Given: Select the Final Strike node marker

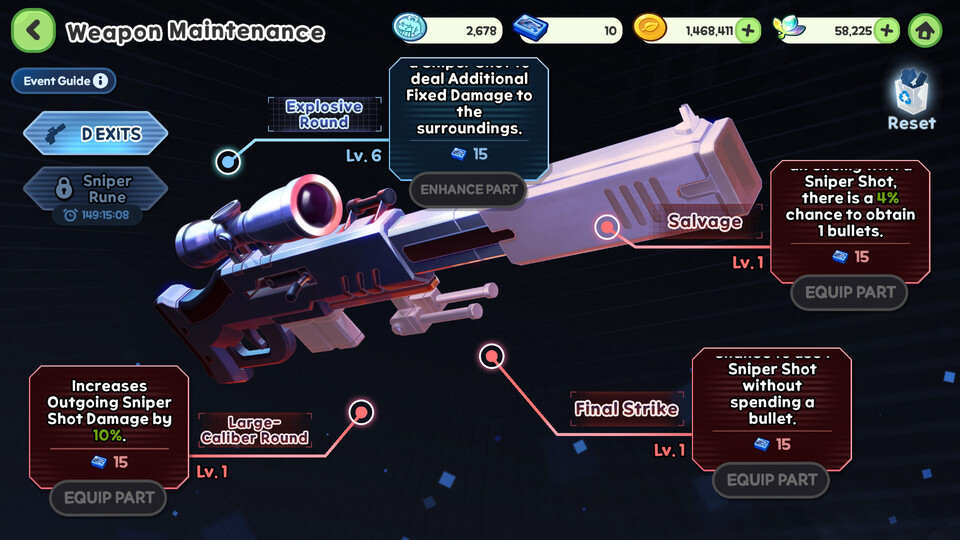Looking at the screenshot, I should pyautogui.click(x=491, y=355).
